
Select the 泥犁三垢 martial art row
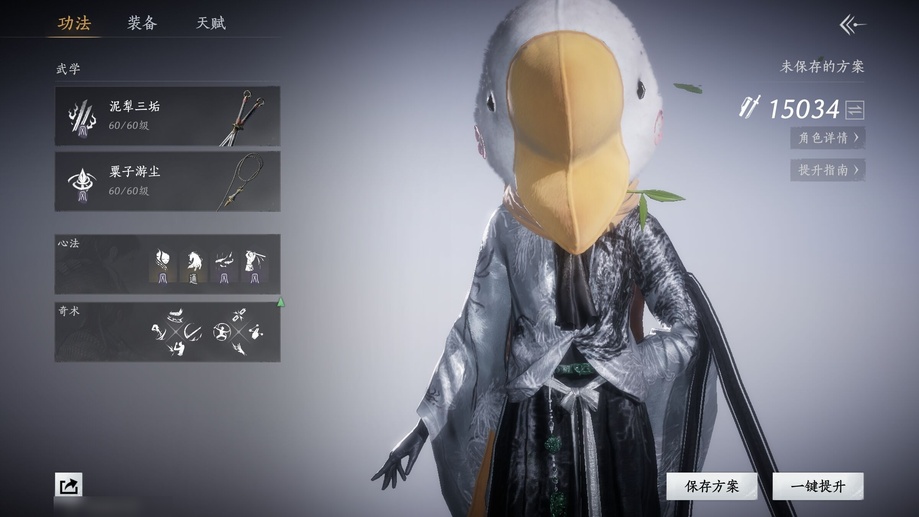[x=167, y=116]
